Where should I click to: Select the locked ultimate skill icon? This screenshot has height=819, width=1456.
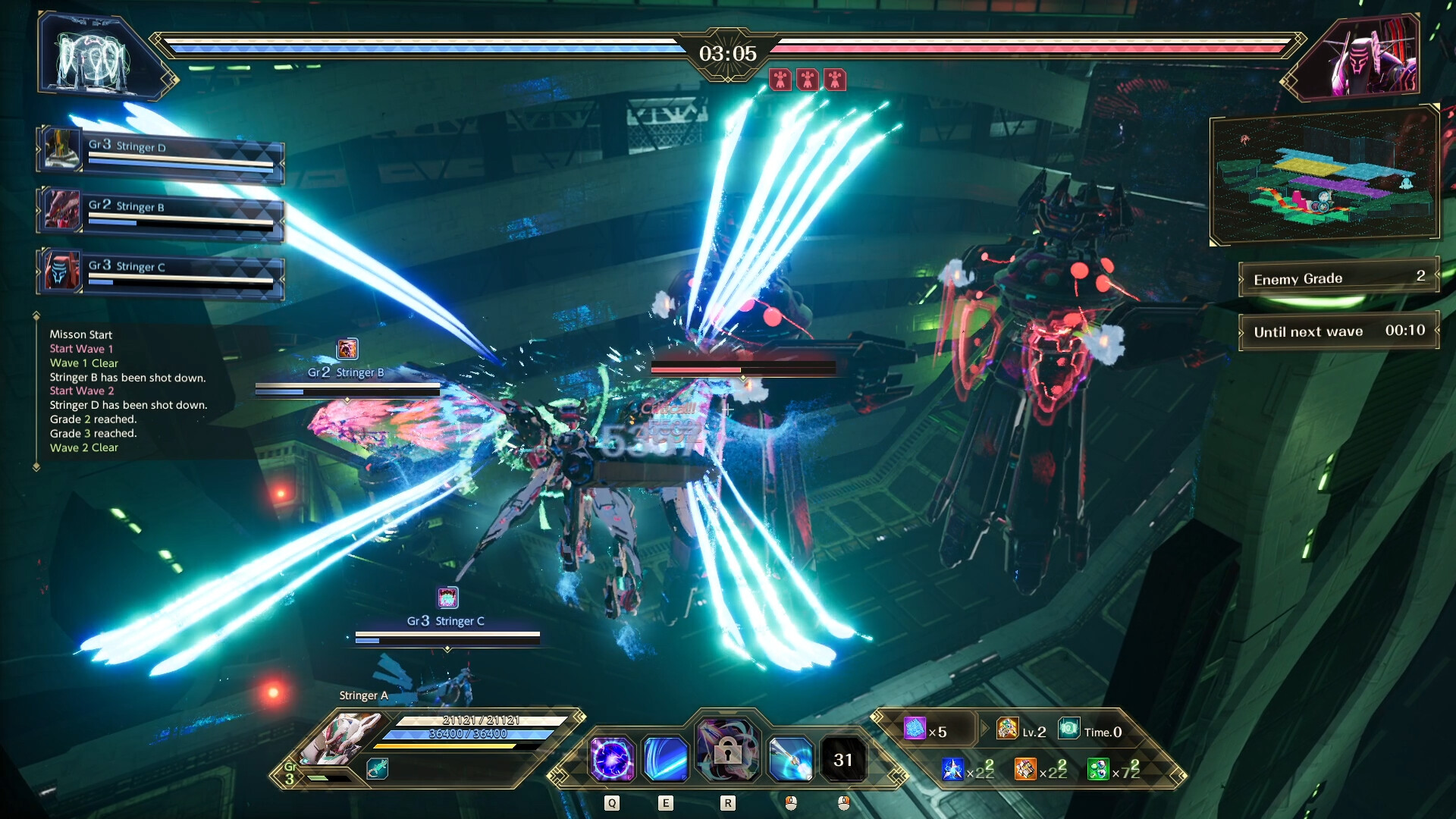point(727,751)
